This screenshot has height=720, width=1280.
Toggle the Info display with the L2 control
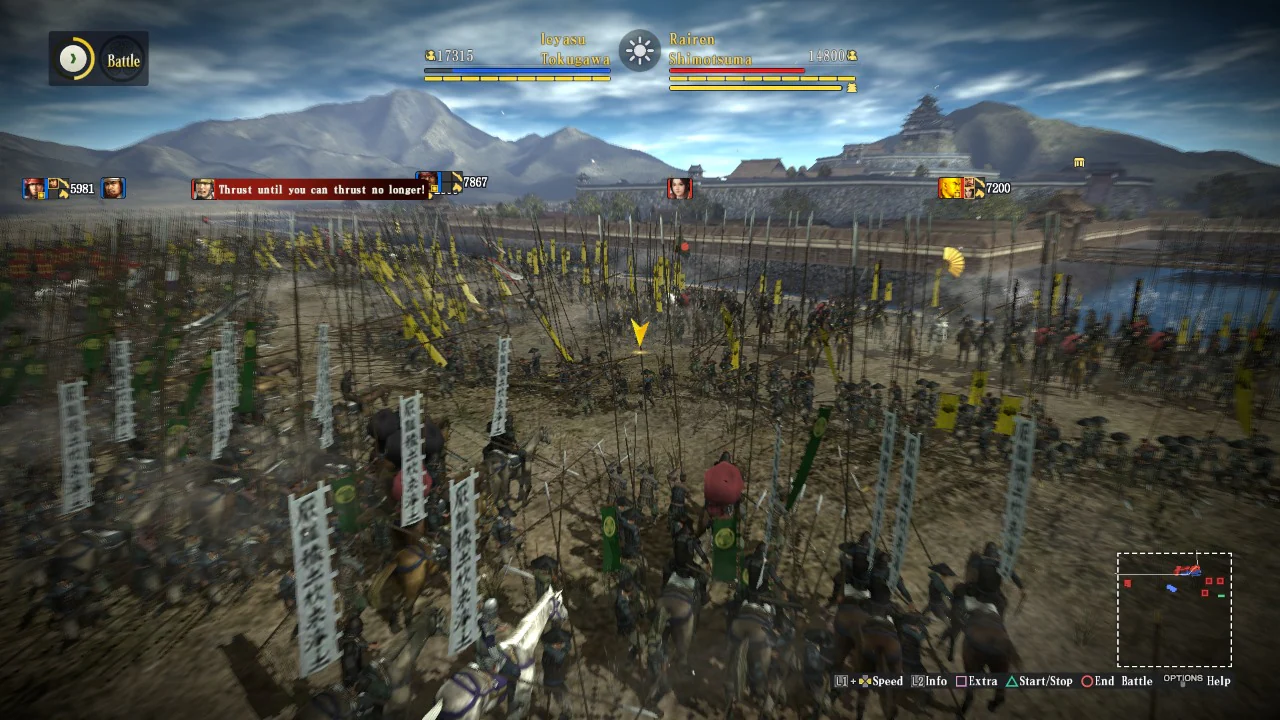(919, 681)
